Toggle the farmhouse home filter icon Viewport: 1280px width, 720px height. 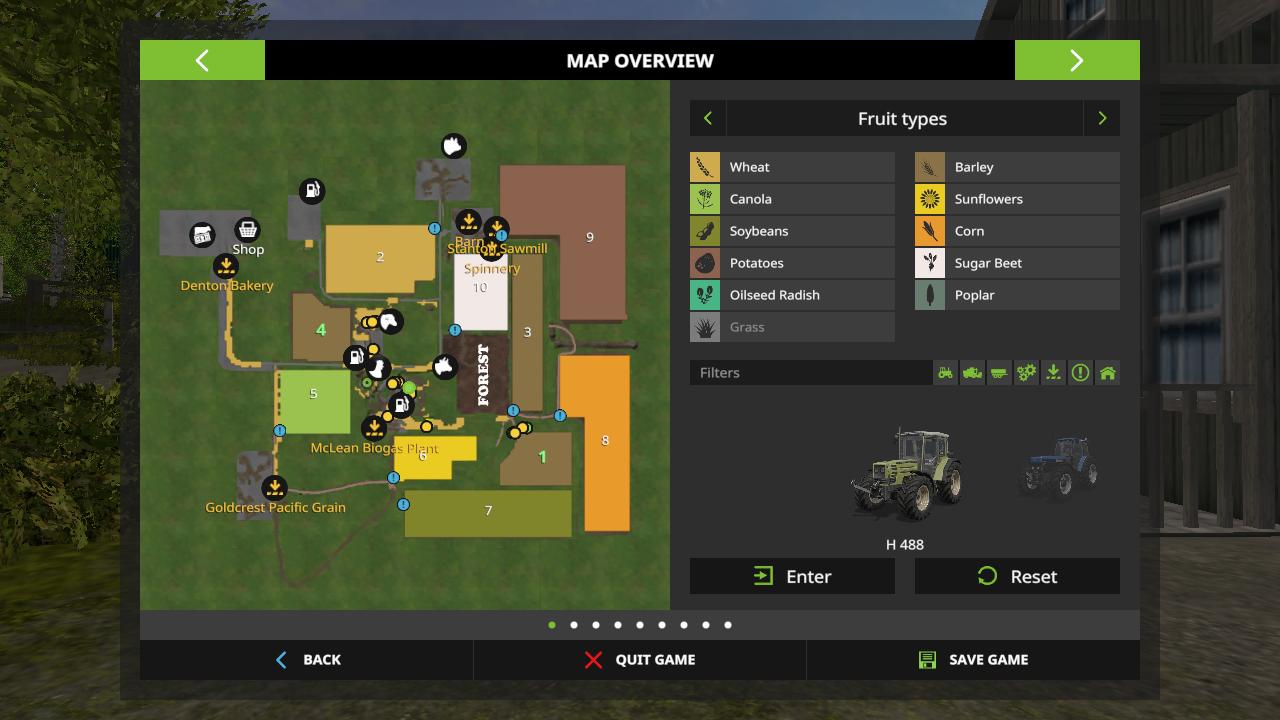1107,372
